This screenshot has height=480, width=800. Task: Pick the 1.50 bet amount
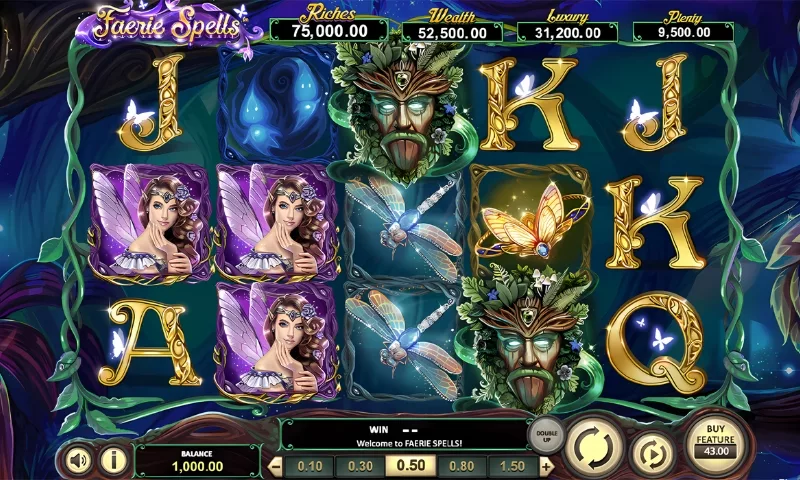tap(511, 466)
